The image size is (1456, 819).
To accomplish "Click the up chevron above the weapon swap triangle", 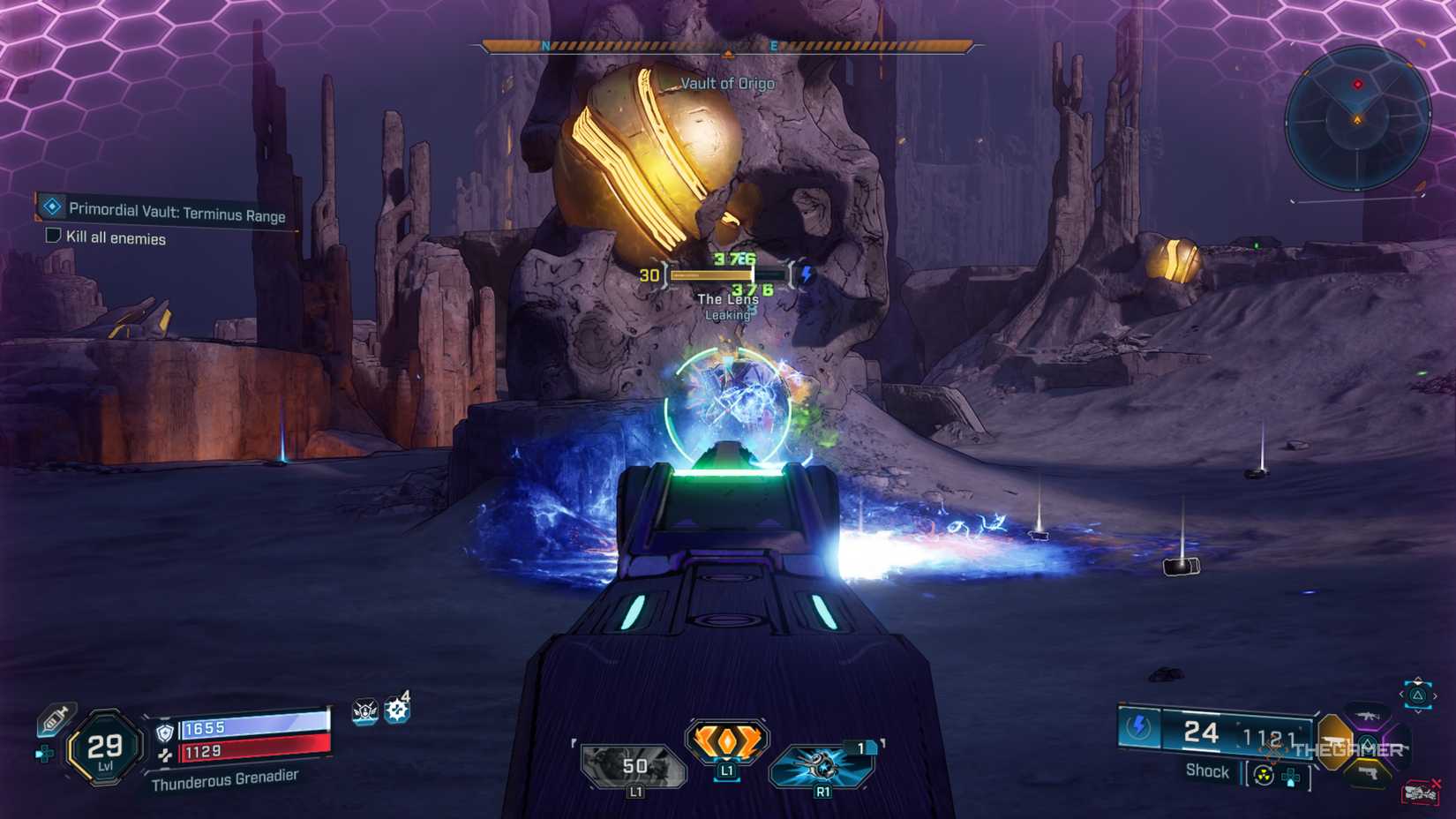I will [1419, 681].
